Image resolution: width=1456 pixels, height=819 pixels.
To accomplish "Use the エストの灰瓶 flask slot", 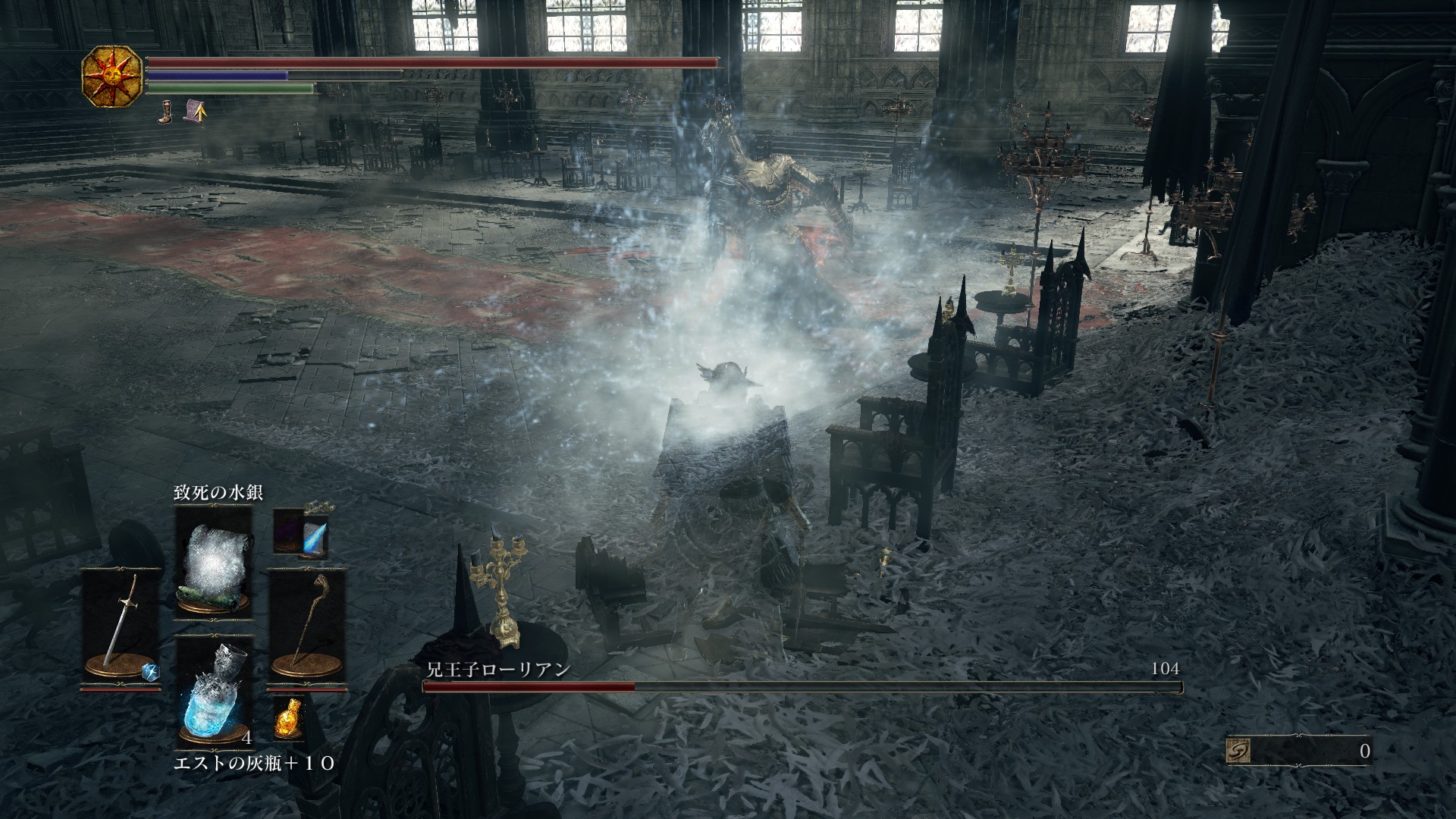I will [x=213, y=691].
